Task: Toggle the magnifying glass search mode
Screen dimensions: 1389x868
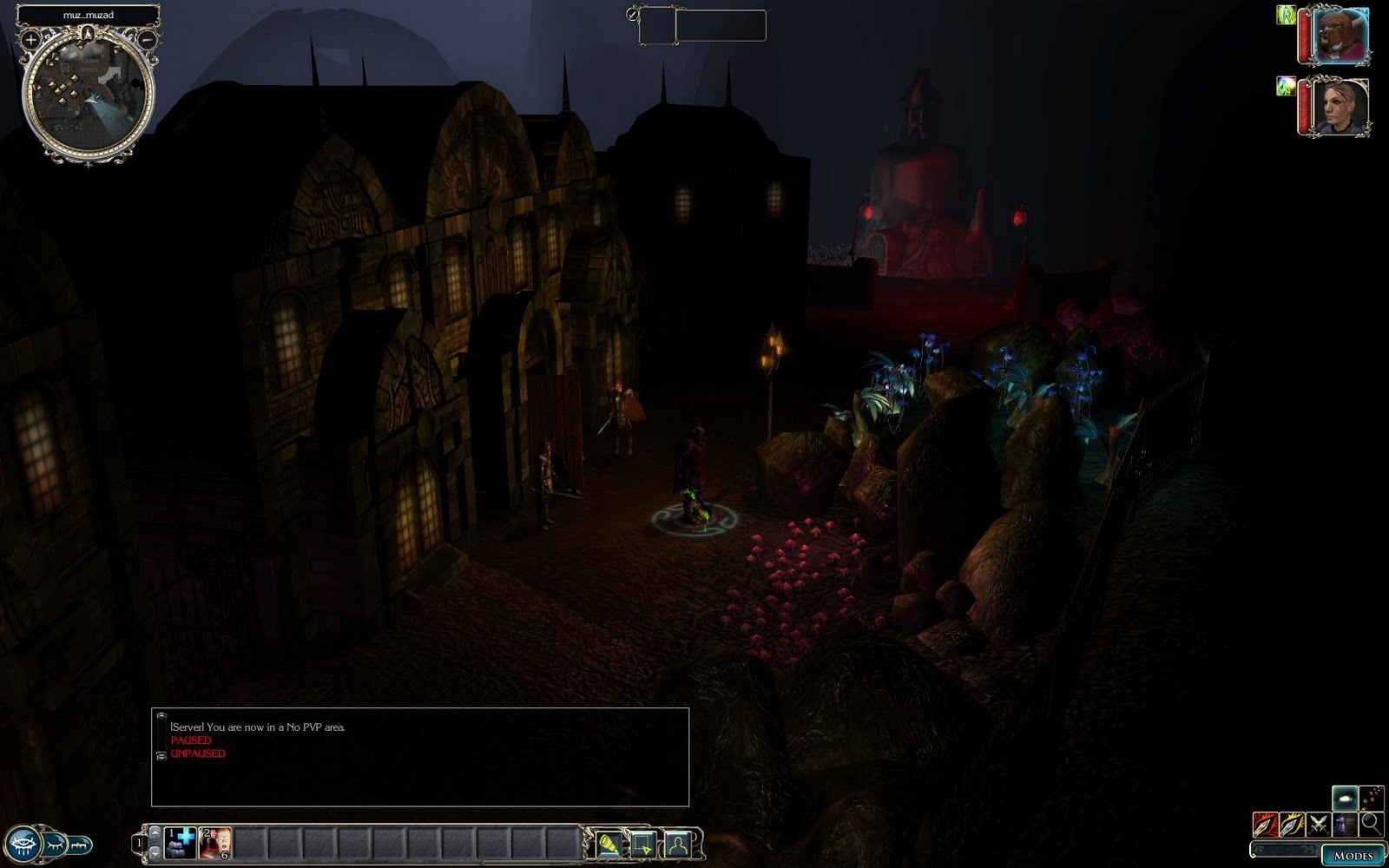Action: click(x=1371, y=824)
